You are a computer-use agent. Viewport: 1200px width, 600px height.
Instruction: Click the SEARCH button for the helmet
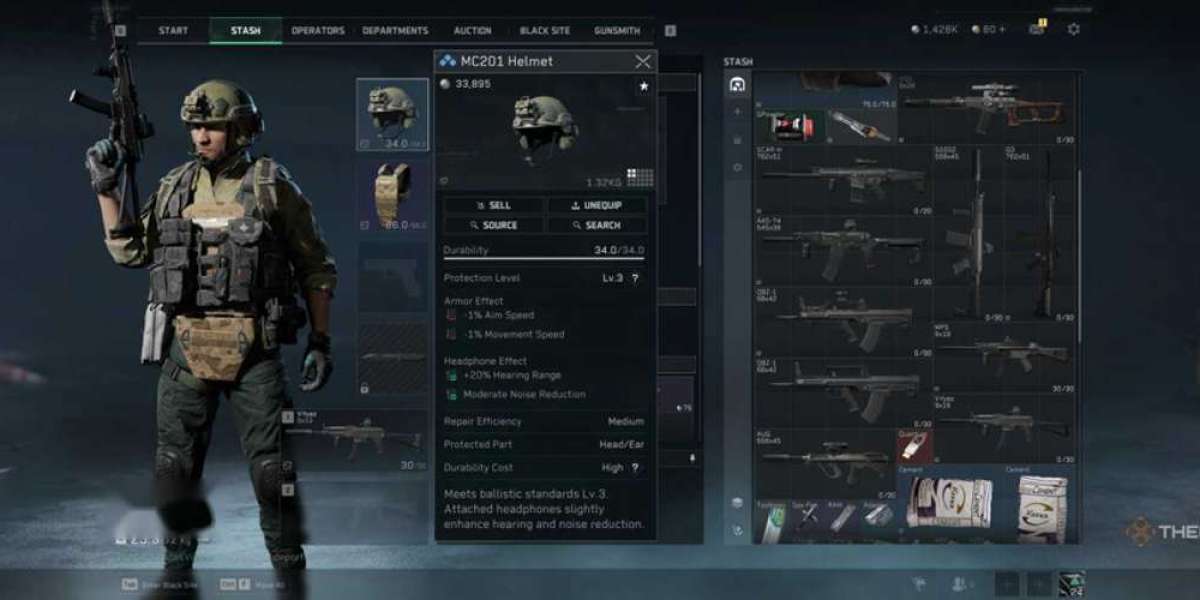597,225
